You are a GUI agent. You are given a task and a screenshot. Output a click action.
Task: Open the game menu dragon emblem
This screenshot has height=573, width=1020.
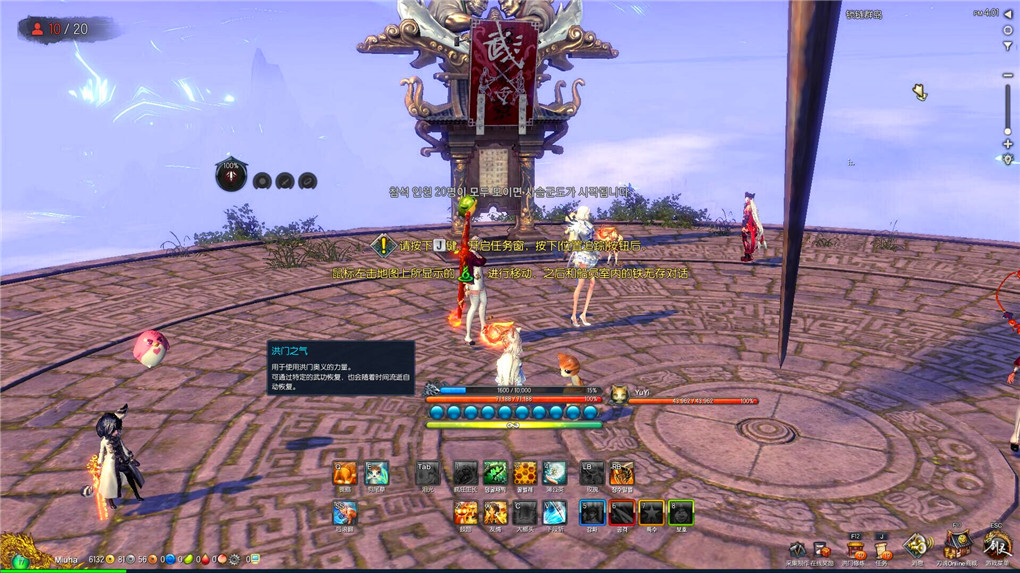pyautogui.click(x=996, y=547)
